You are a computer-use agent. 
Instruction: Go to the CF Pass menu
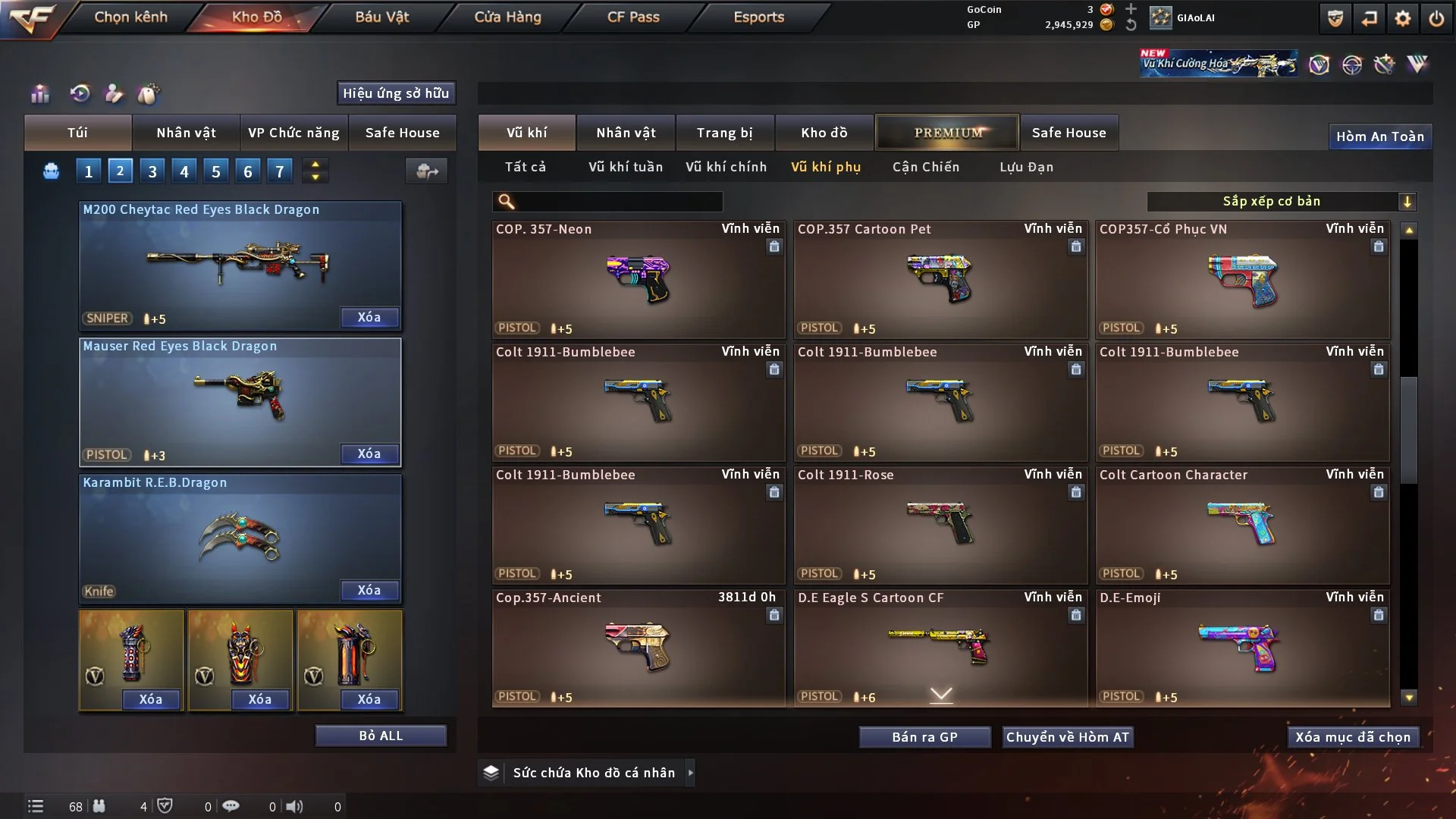[633, 17]
